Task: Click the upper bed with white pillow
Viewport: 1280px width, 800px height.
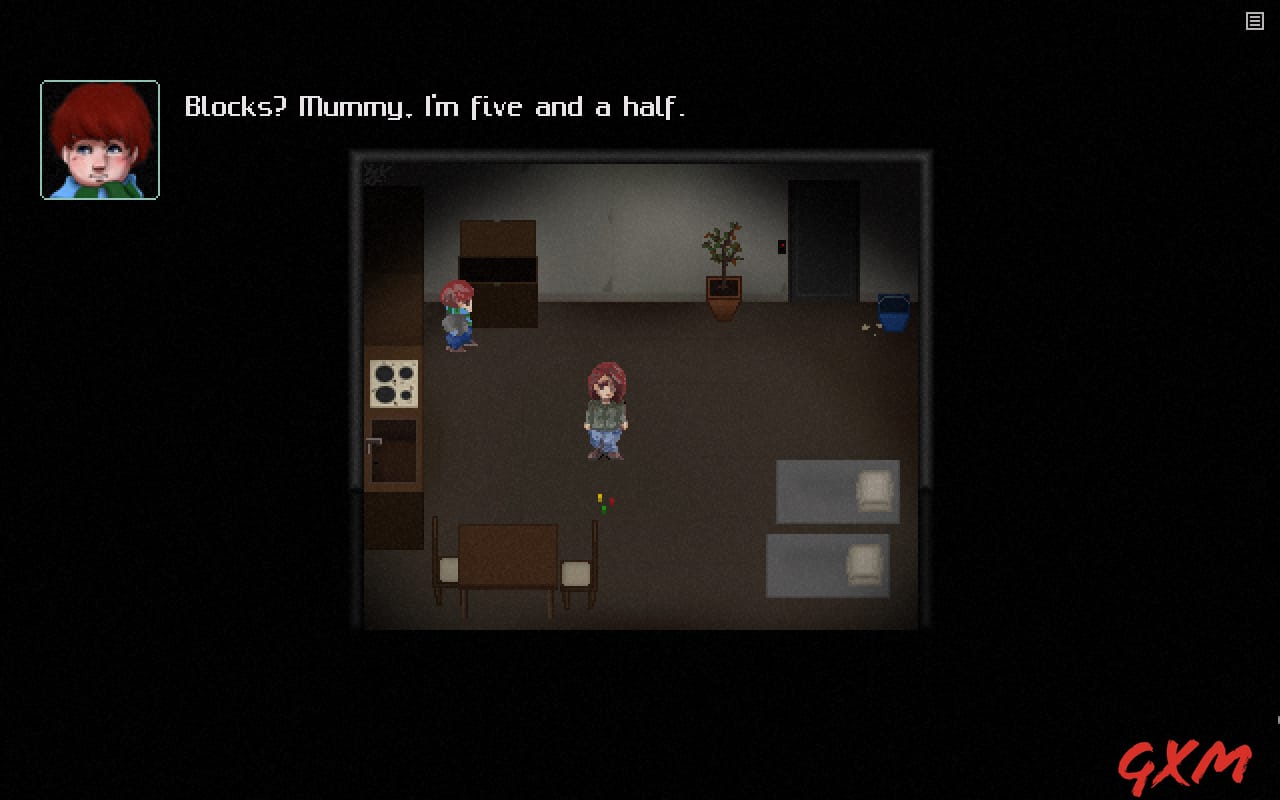Action: pos(837,492)
